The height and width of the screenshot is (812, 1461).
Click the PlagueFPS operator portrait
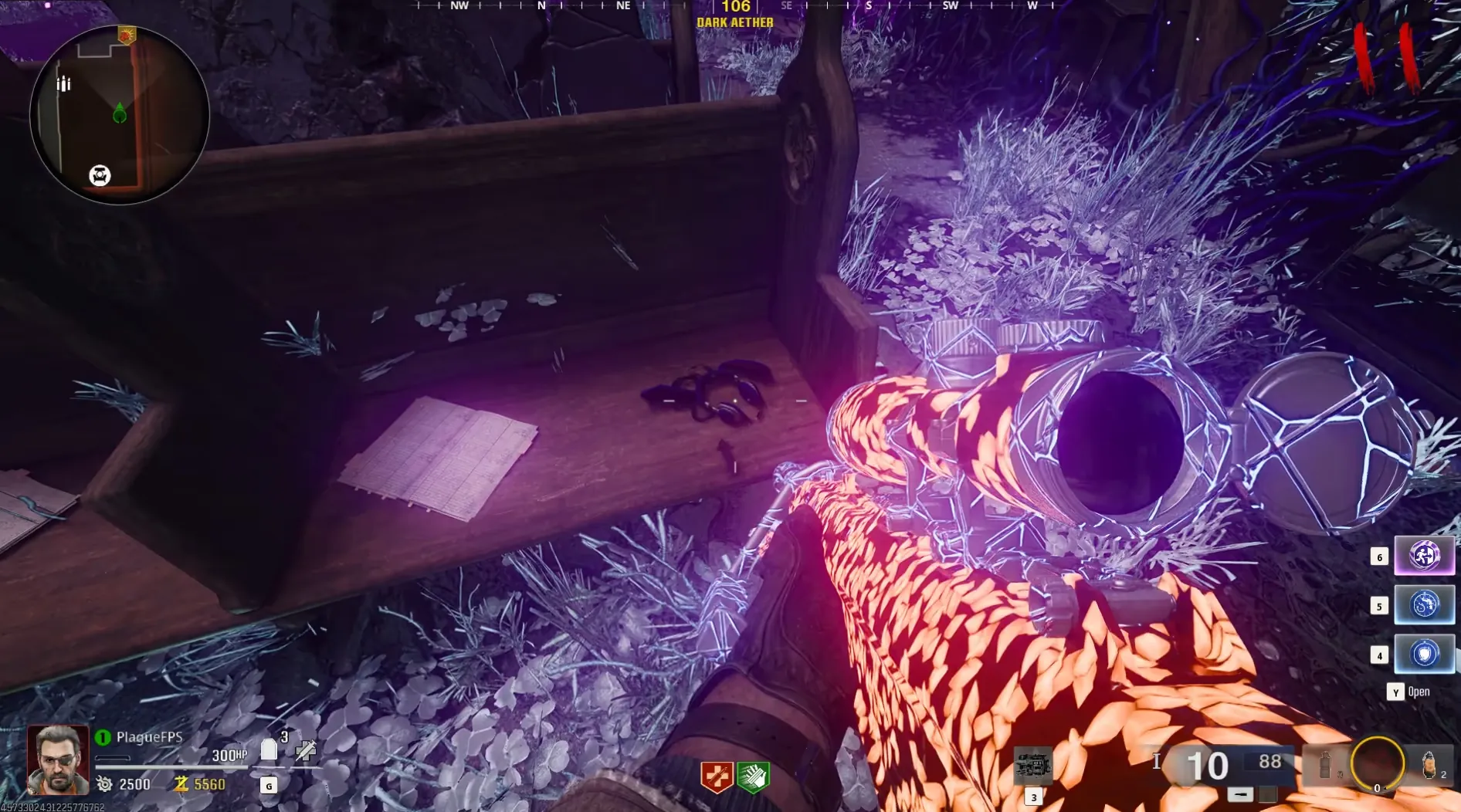tap(58, 760)
